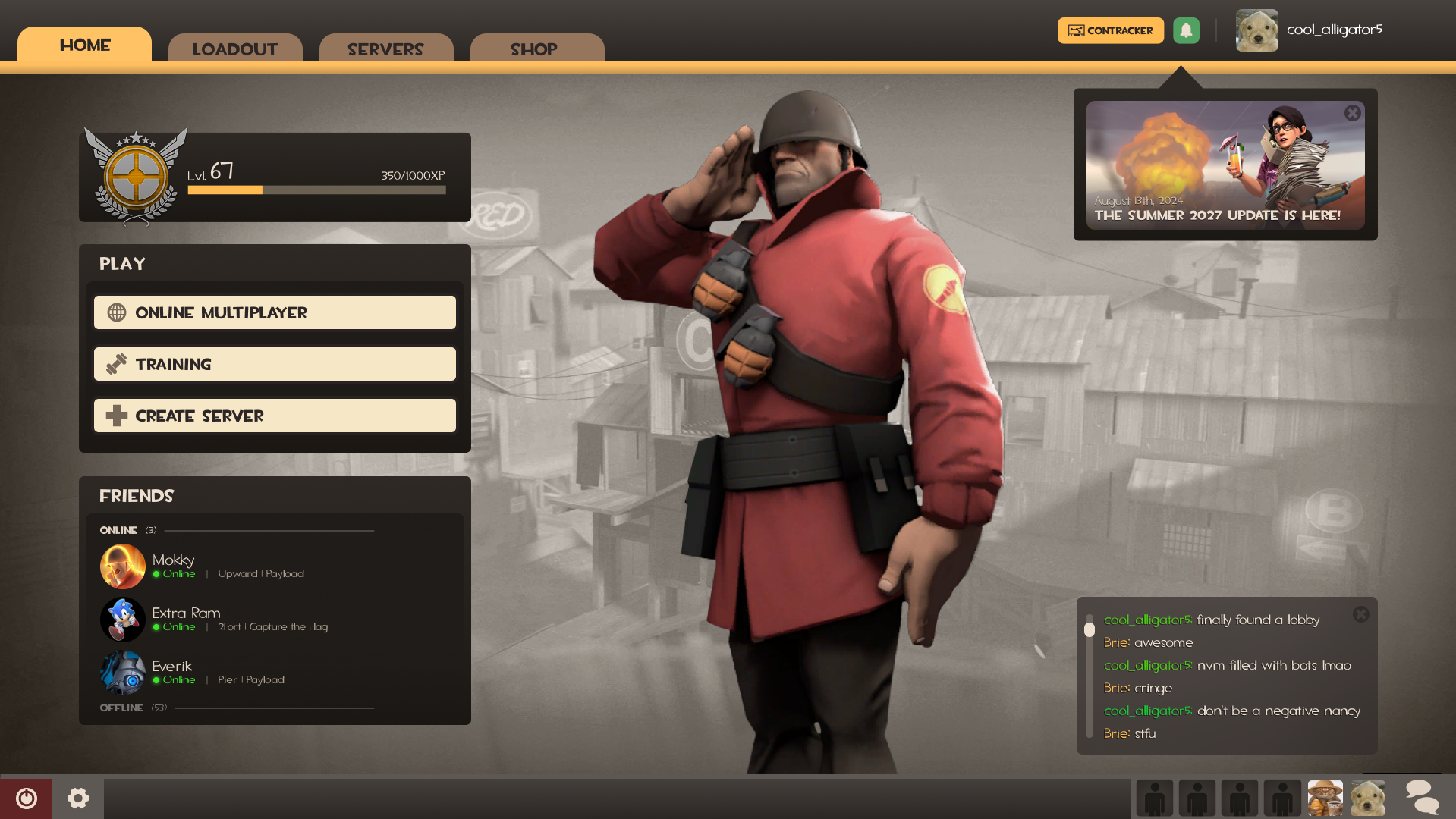1456x819 pixels.
Task: Switch to the SHOP tab
Action: (x=533, y=49)
